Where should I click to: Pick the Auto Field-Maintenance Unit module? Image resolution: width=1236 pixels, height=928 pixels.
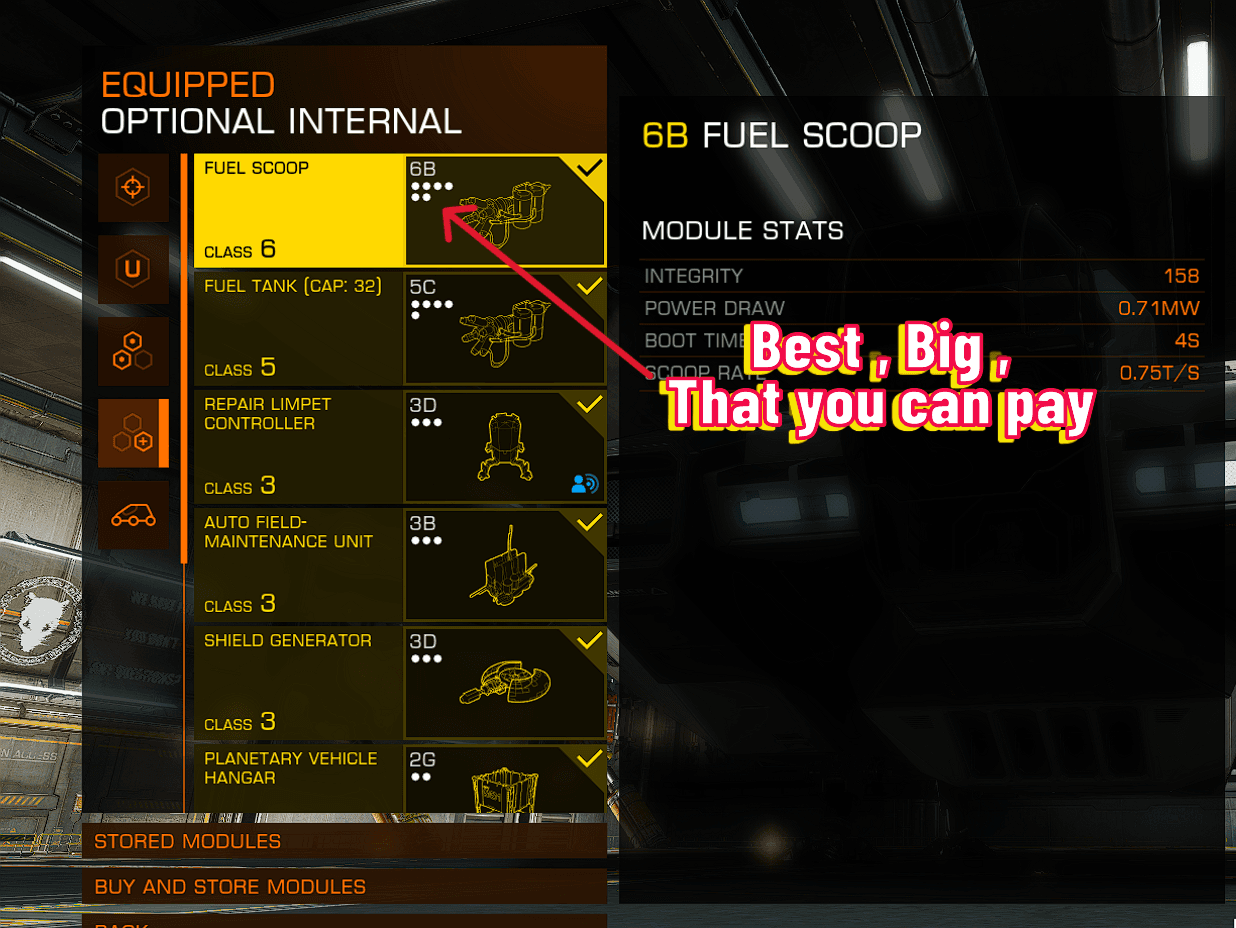click(x=399, y=564)
